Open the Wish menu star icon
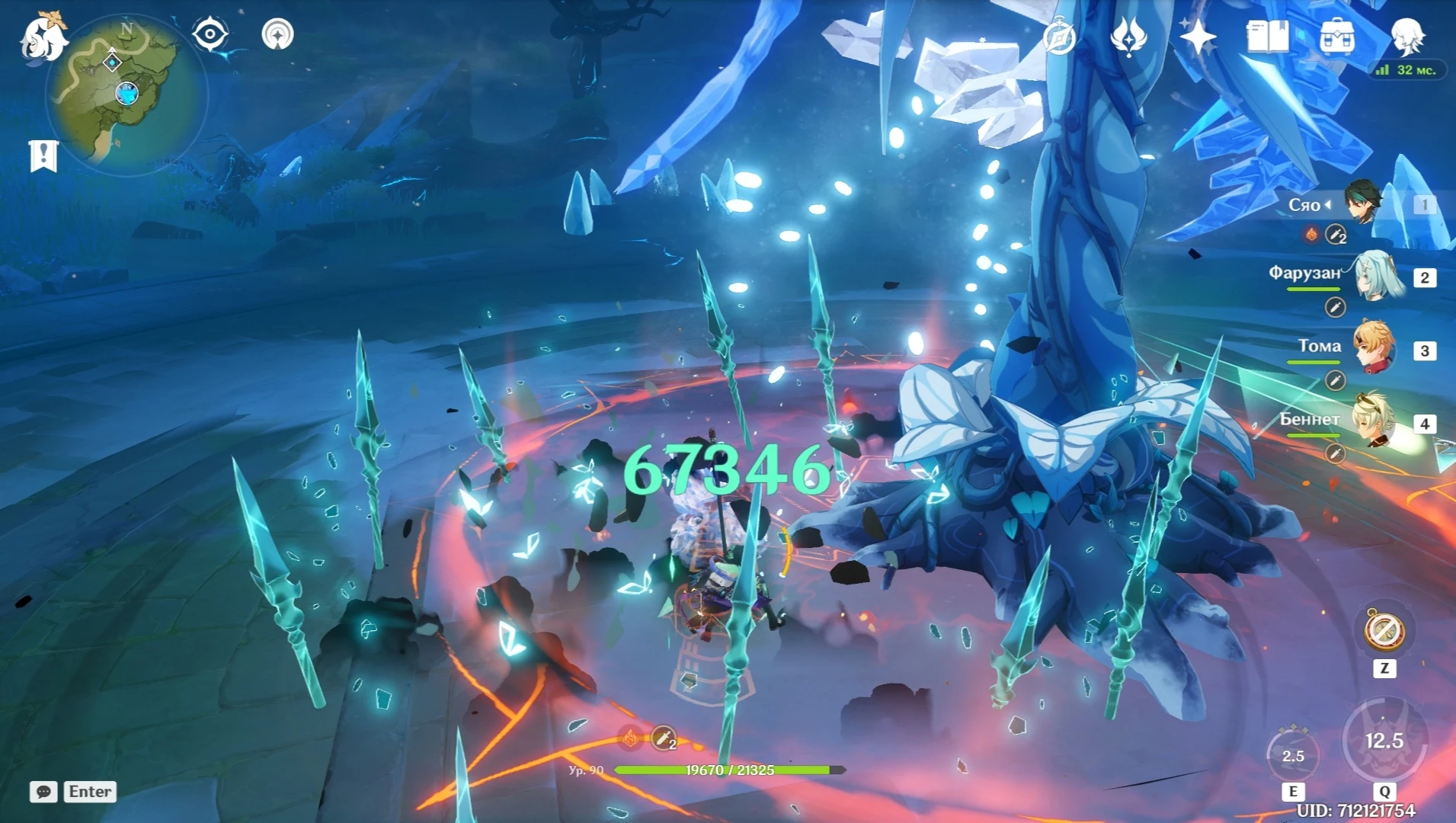Image resolution: width=1456 pixels, height=823 pixels. pos(1198,36)
